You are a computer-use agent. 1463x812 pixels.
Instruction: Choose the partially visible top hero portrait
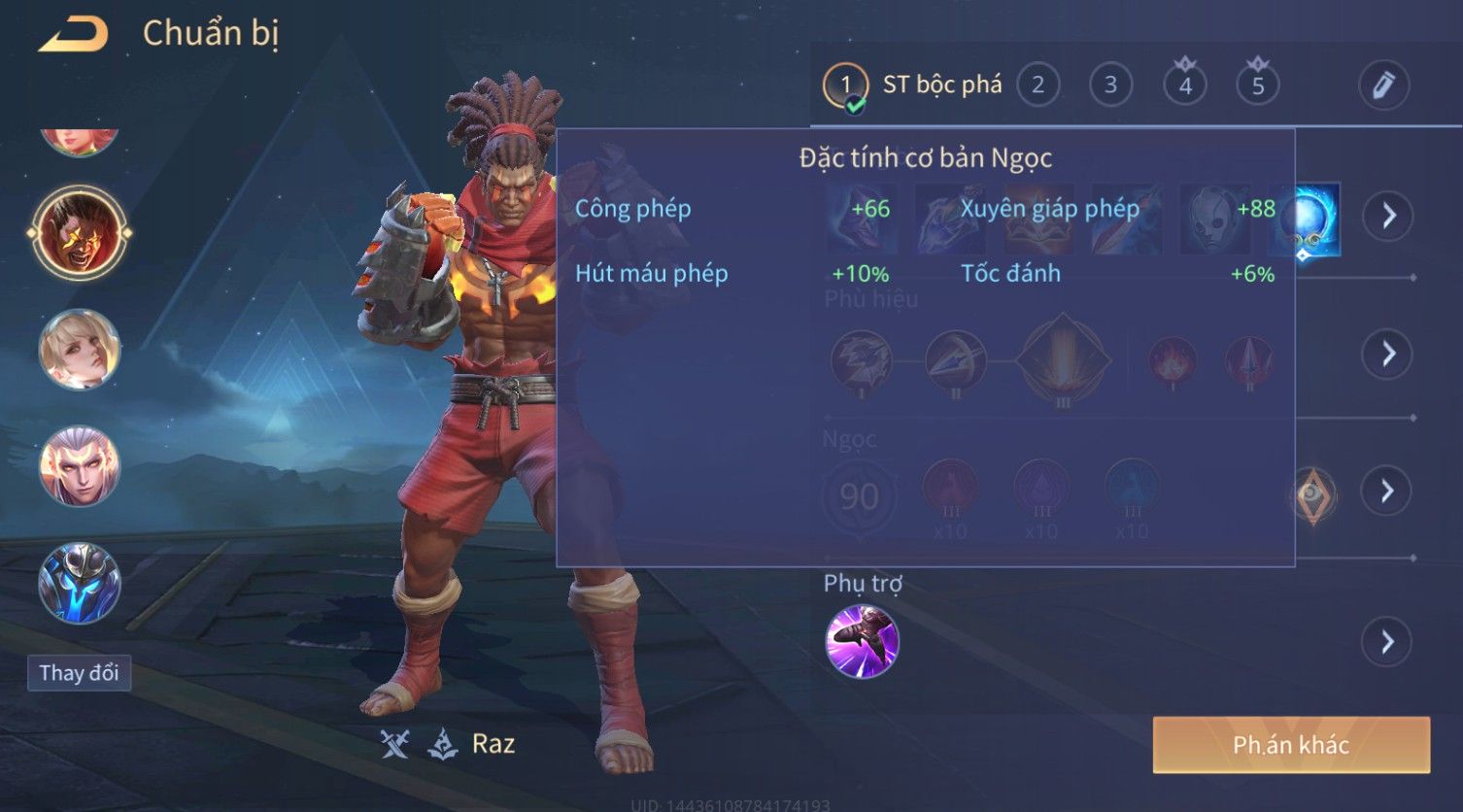[79, 142]
